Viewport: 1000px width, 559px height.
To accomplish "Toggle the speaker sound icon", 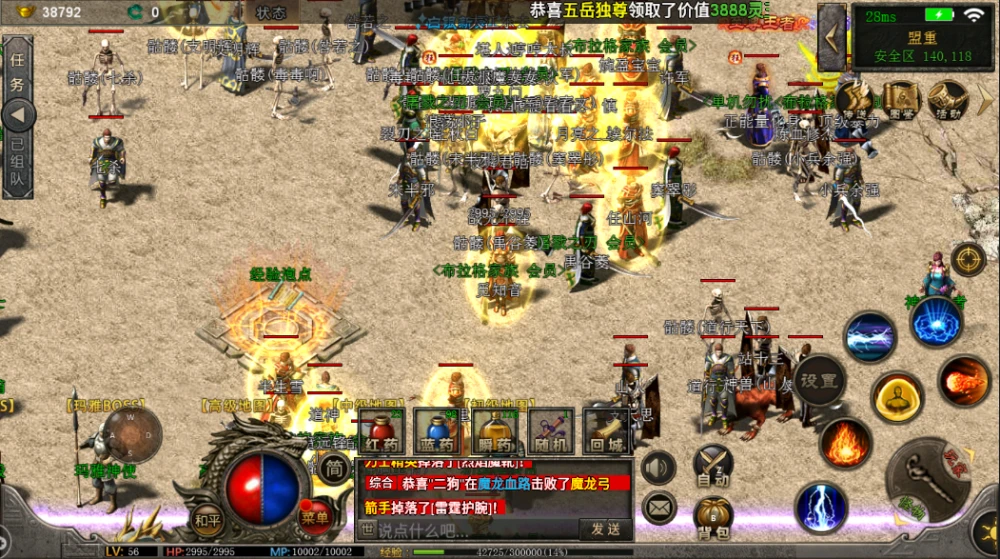I will (658, 467).
